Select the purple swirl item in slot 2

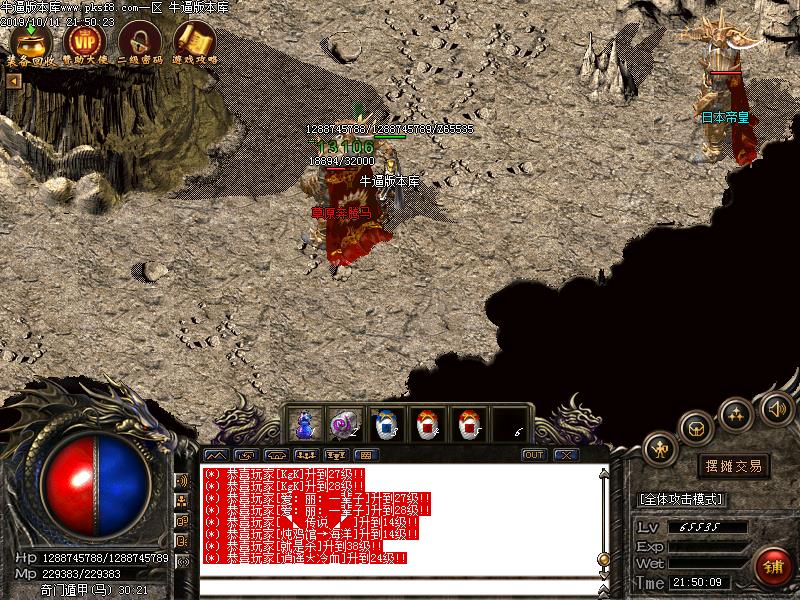pos(345,424)
